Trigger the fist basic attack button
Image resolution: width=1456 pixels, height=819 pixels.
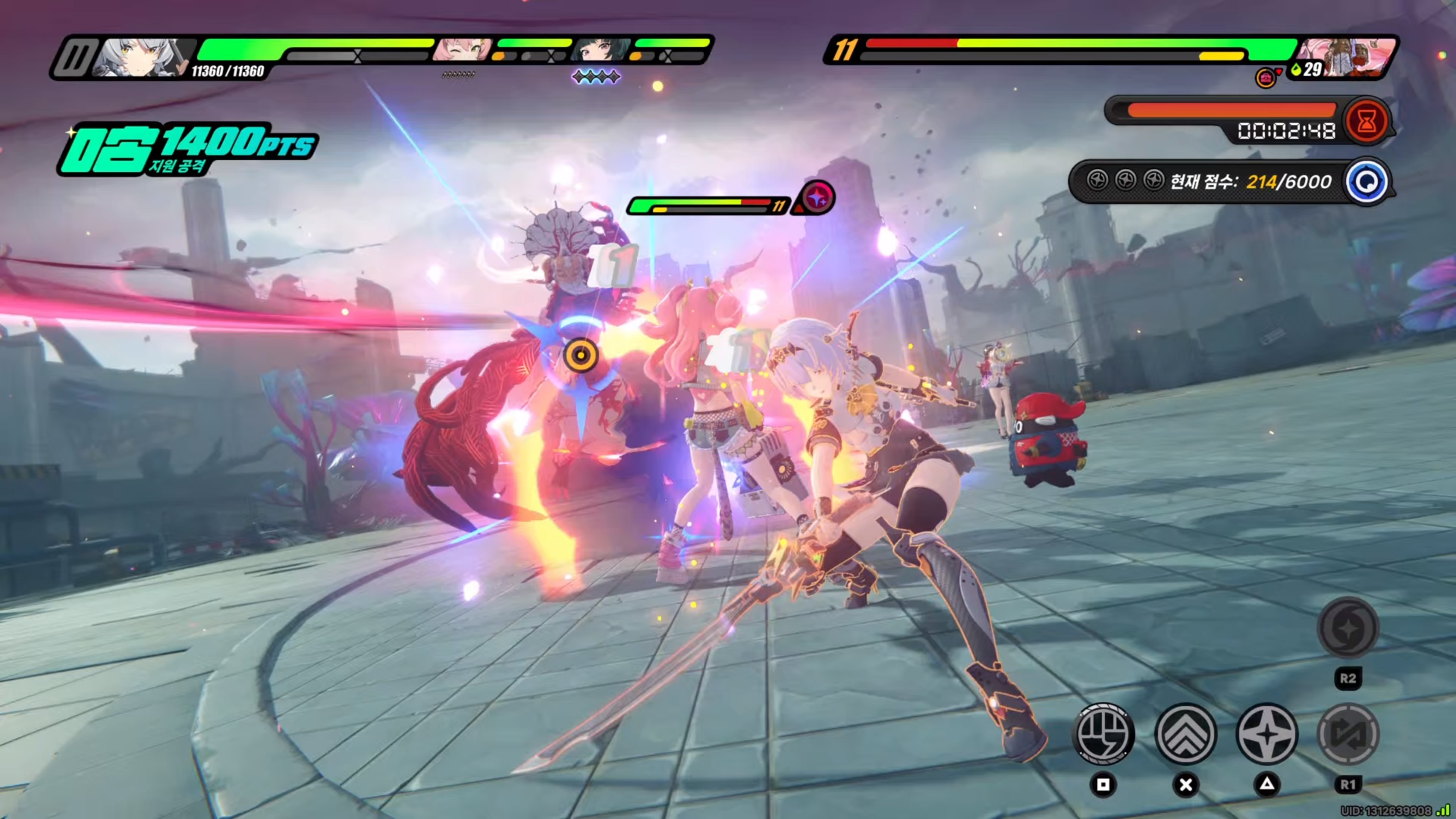tap(1103, 734)
